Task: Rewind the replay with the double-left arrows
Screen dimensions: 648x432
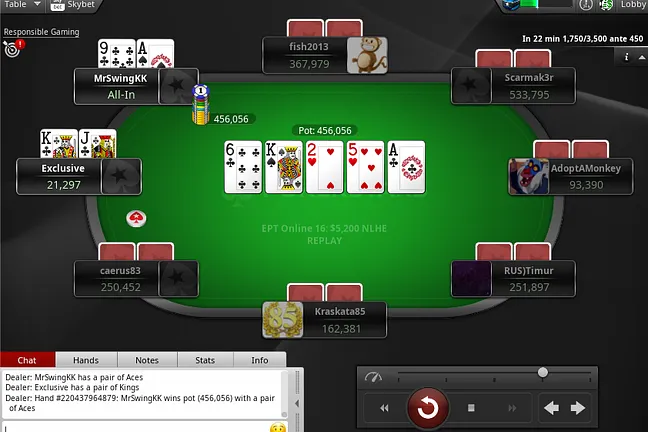Action: tap(385, 408)
